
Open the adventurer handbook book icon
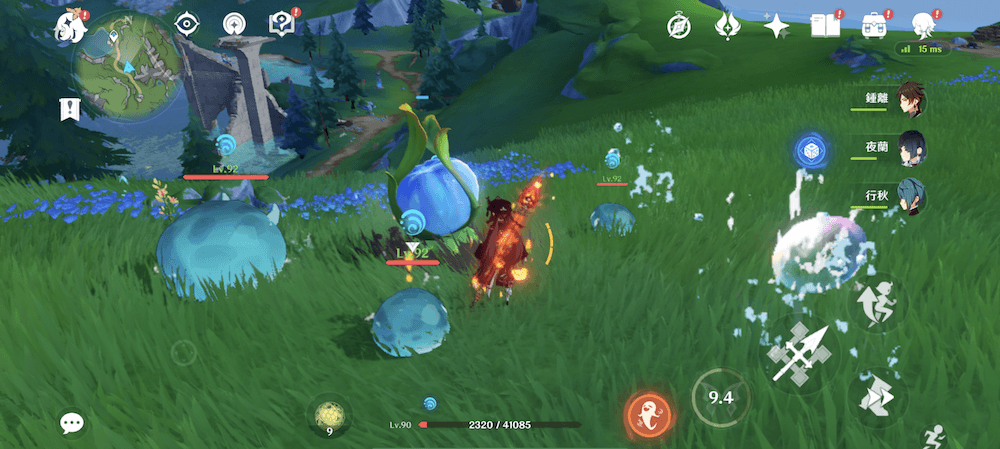(x=823, y=27)
